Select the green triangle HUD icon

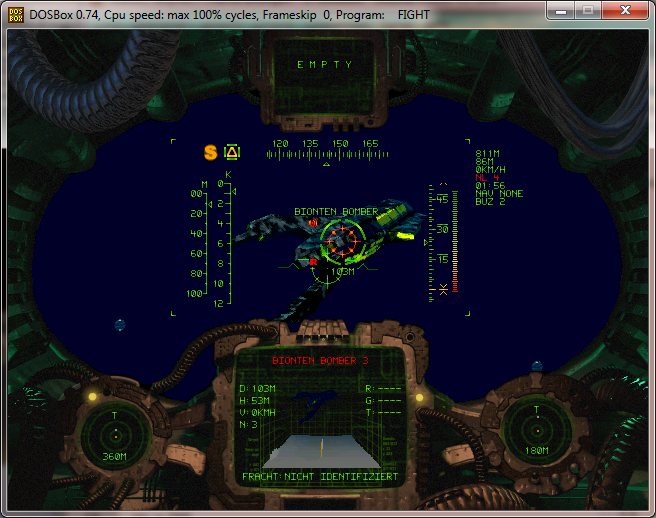(x=232, y=152)
